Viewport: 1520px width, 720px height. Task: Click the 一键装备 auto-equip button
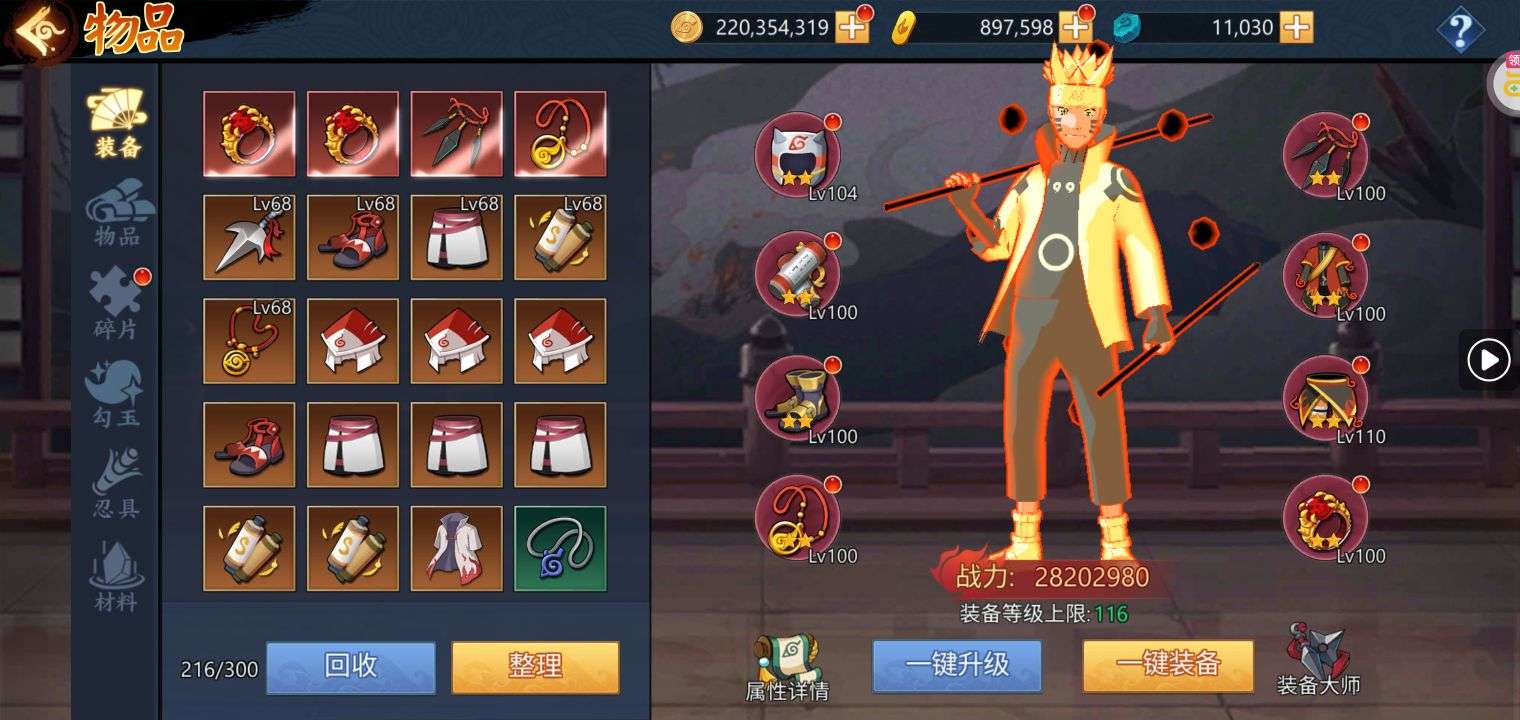(1167, 666)
